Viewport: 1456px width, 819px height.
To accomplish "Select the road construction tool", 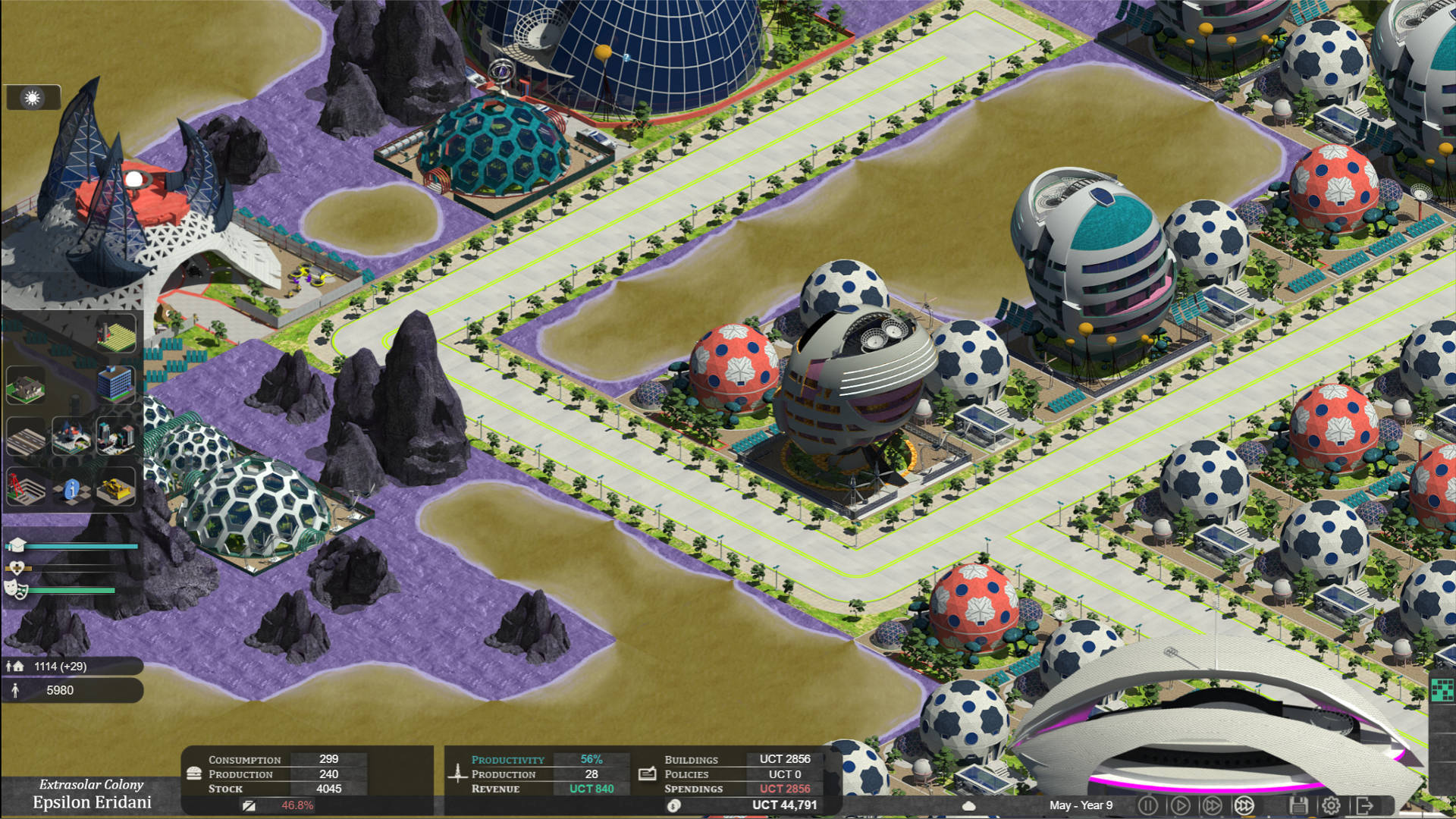I will [26, 438].
